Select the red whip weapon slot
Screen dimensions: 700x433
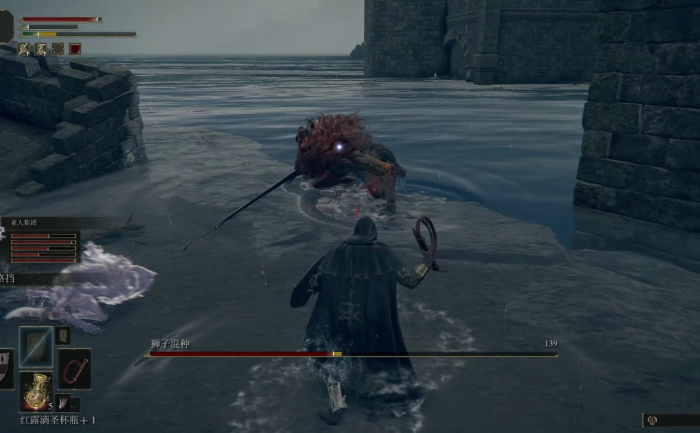click(x=74, y=368)
